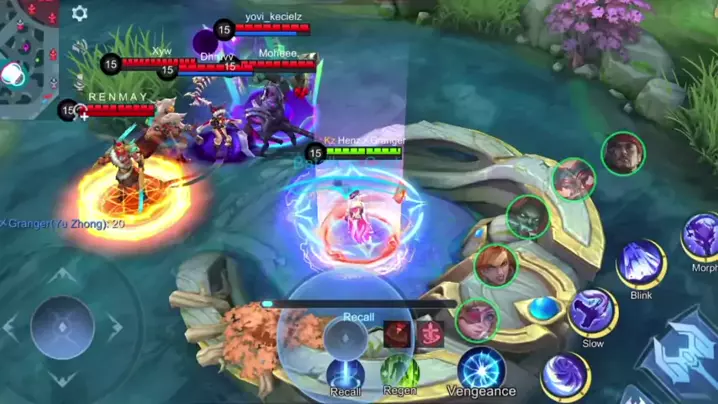Activate the Blink skill
Viewport: 718px width, 404px height.
(641, 264)
